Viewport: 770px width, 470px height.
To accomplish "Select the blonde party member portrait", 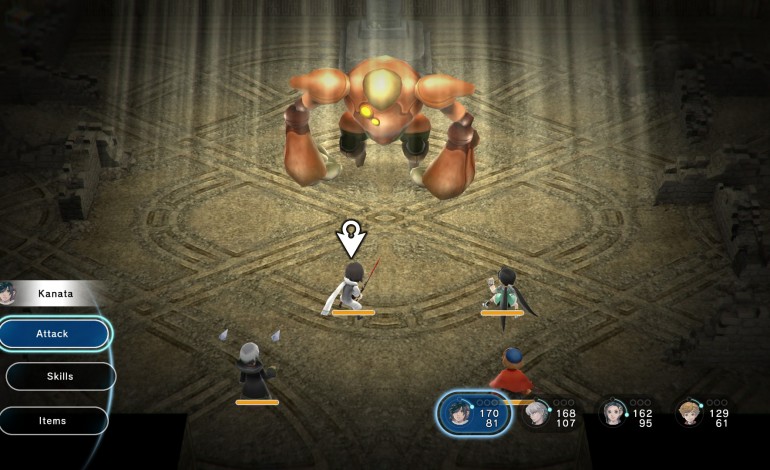I will (688, 413).
